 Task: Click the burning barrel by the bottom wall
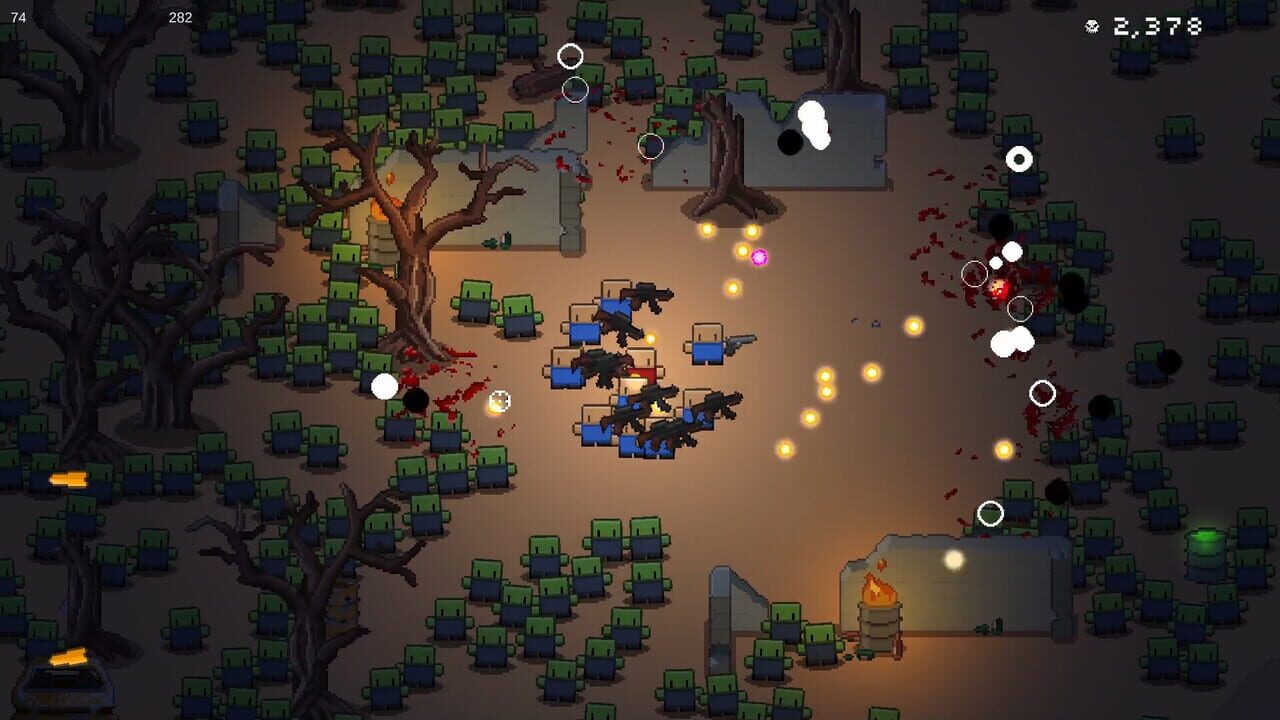click(878, 608)
